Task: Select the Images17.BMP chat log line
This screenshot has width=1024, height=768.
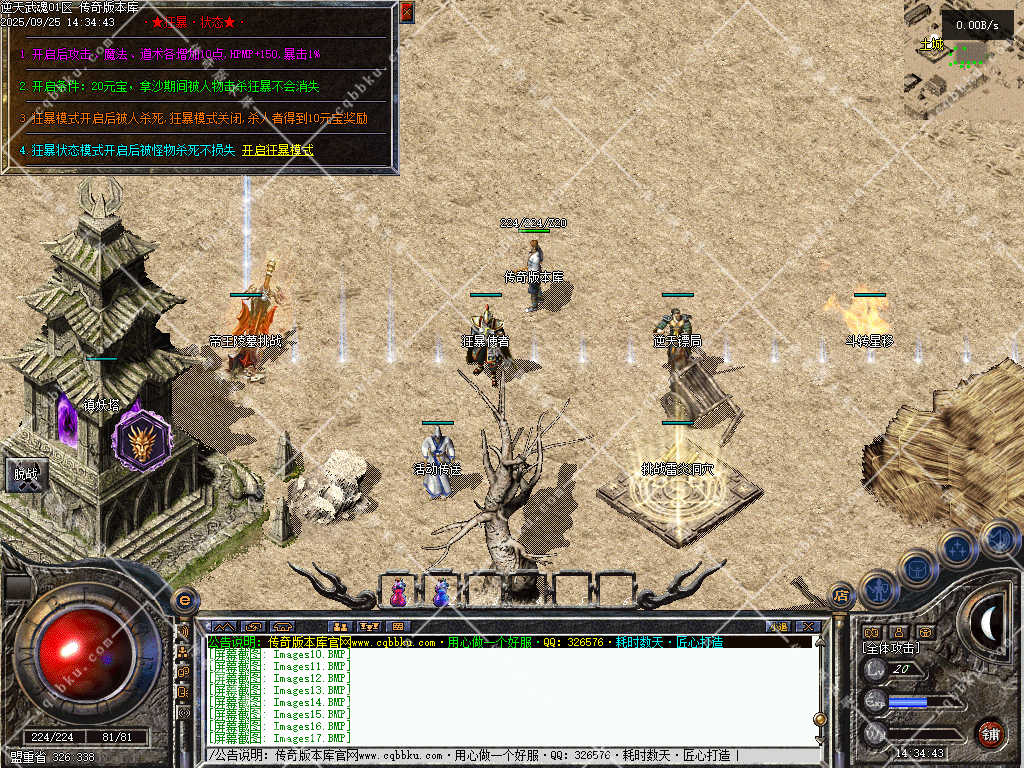Action: (x=280, y=738)
